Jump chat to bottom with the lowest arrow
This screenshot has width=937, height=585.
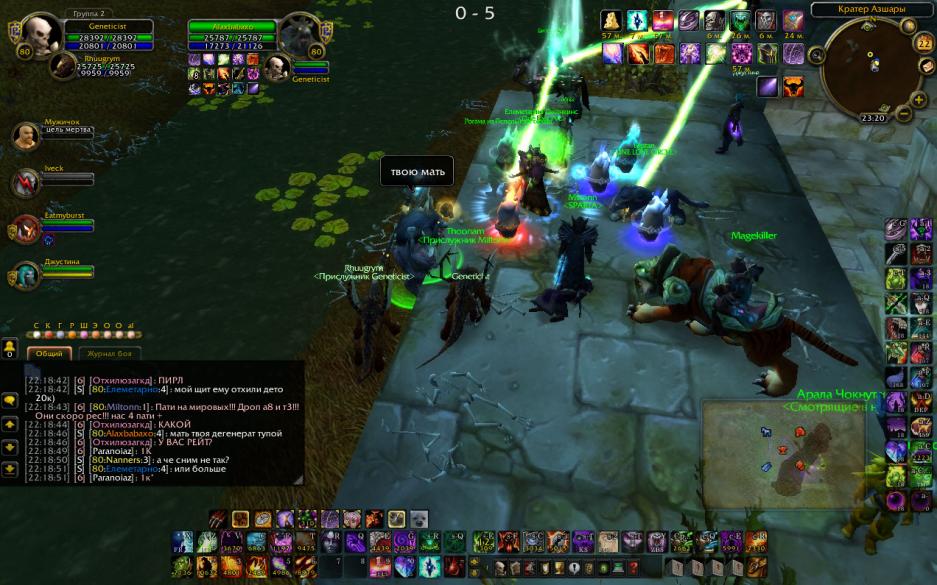(x=10, y=469)
